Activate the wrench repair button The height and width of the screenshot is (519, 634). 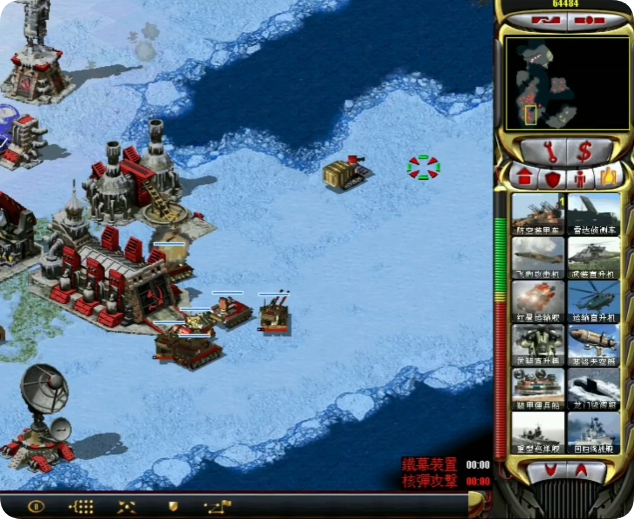[x=546, y=151]
